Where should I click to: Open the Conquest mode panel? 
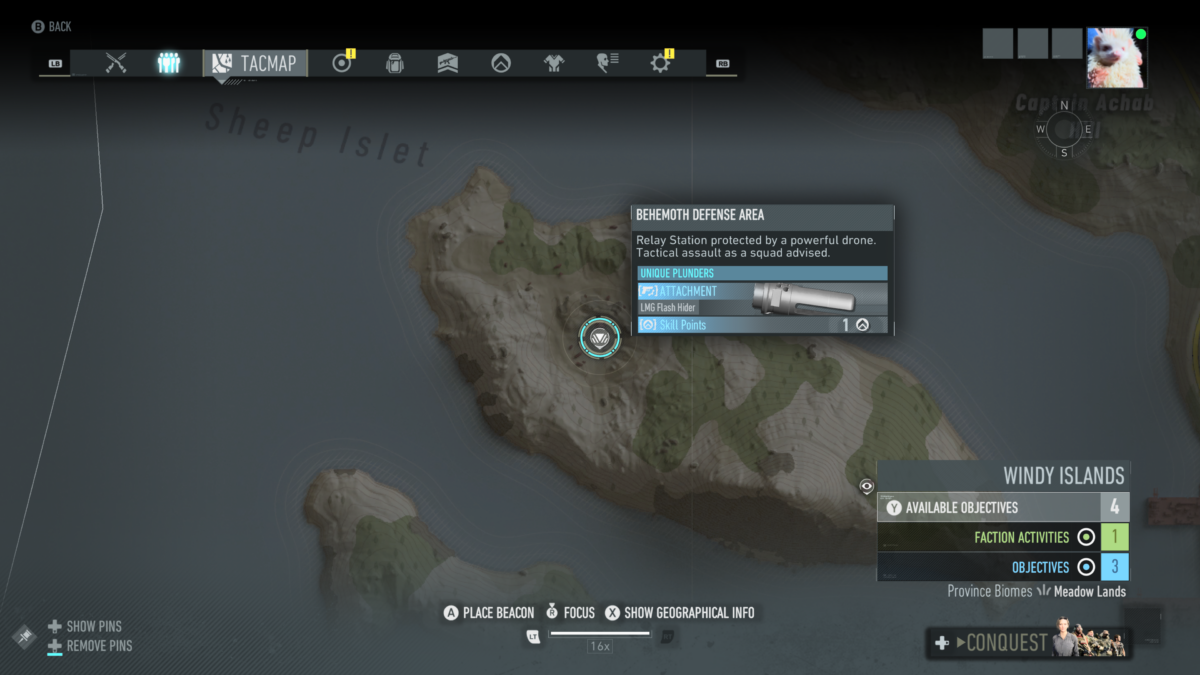[1030, 643]
